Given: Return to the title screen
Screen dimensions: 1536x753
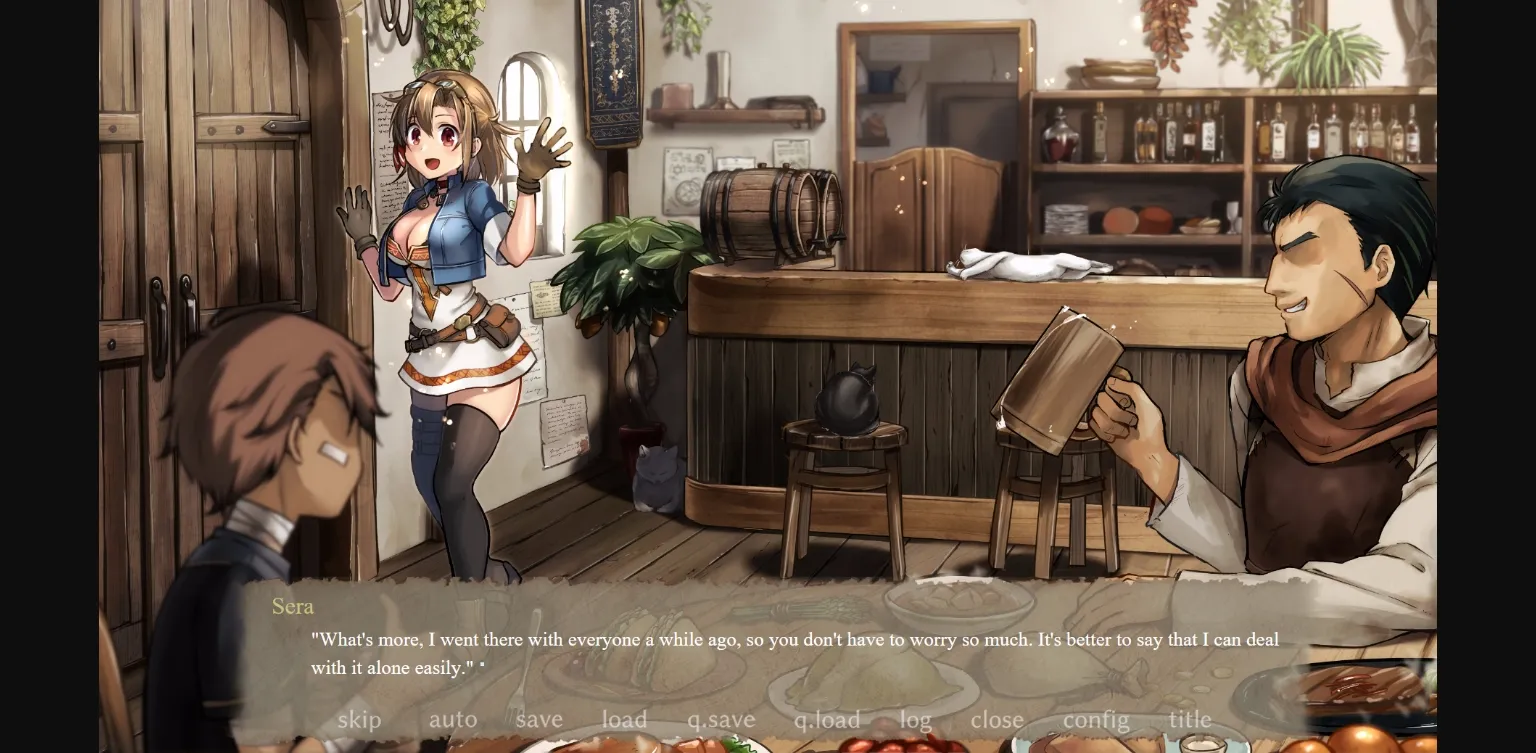Looking at the screenshot, I should [1189, 719].
